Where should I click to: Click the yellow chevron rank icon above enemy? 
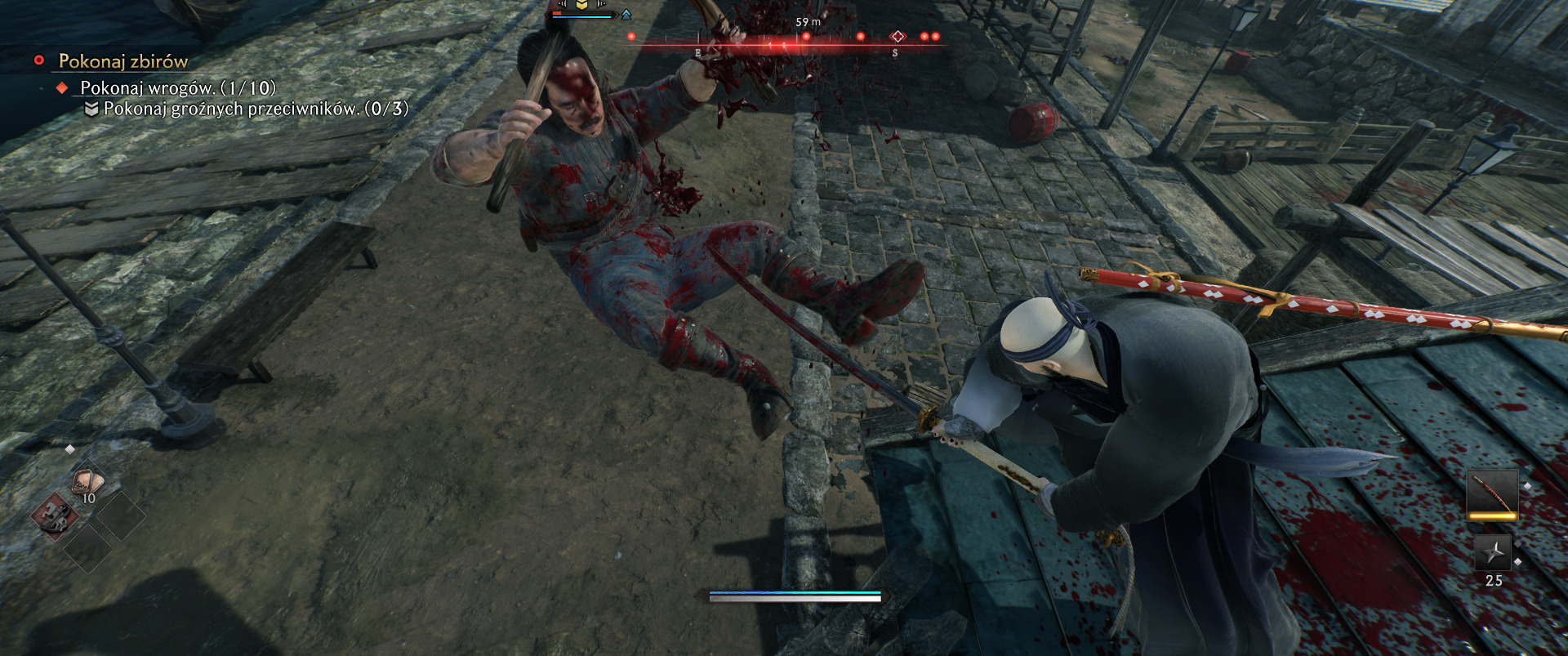tap(581, 5)
